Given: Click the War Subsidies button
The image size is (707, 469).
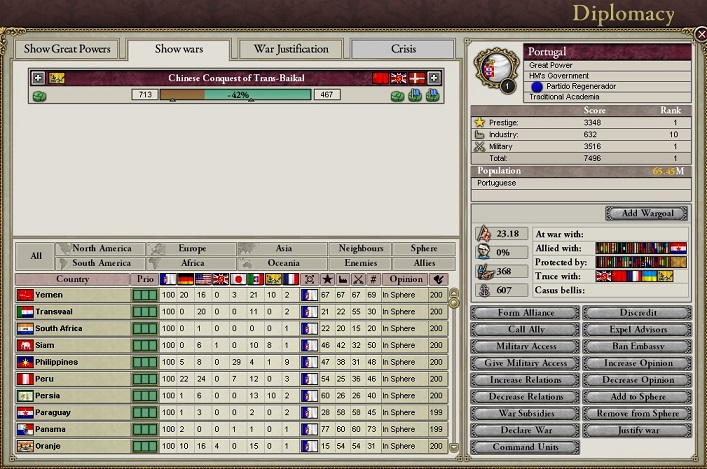Looking at the screenshot, I should pos(524,414).
